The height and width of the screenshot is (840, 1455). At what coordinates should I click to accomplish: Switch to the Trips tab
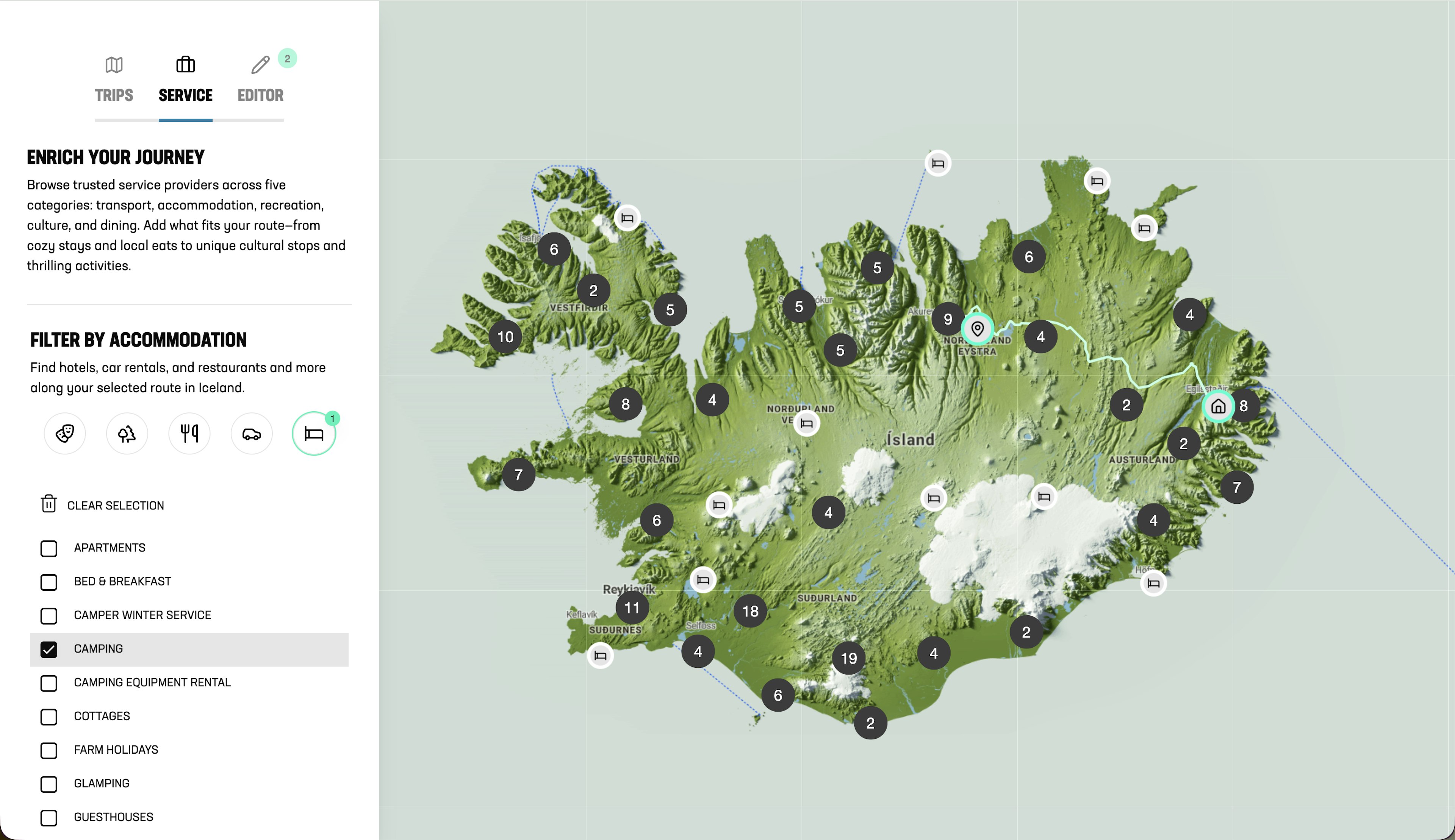[114, 80]
